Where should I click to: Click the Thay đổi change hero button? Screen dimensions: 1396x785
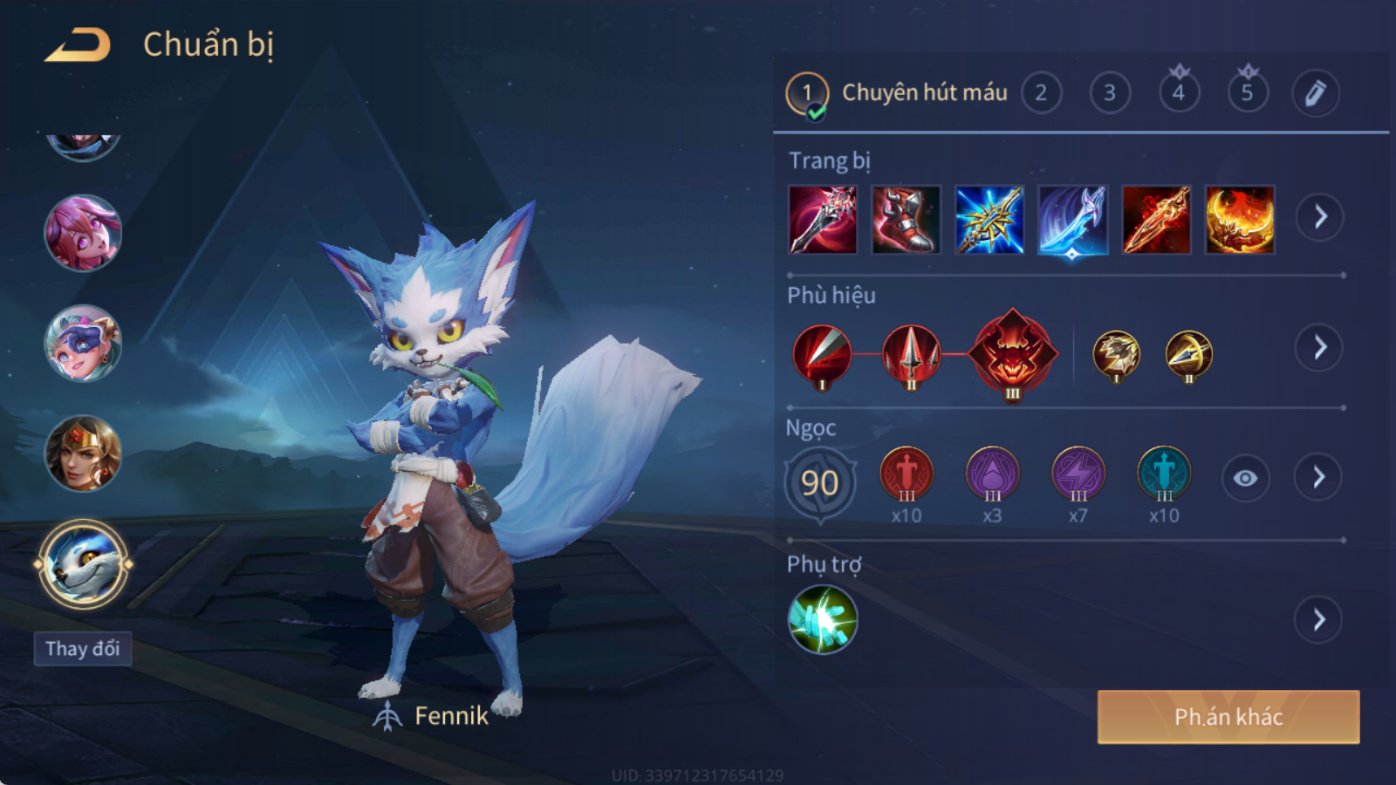[83, 648]
